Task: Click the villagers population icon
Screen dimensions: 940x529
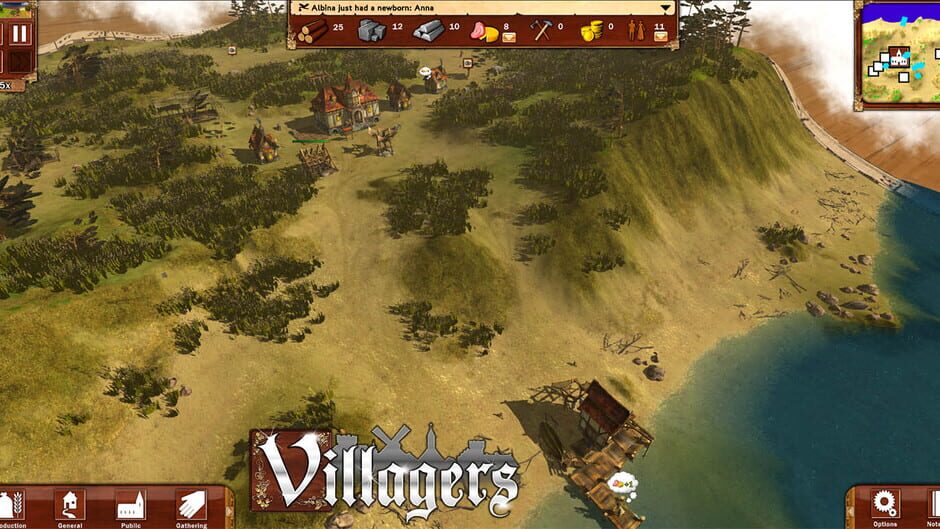Action: click(636, 32)
